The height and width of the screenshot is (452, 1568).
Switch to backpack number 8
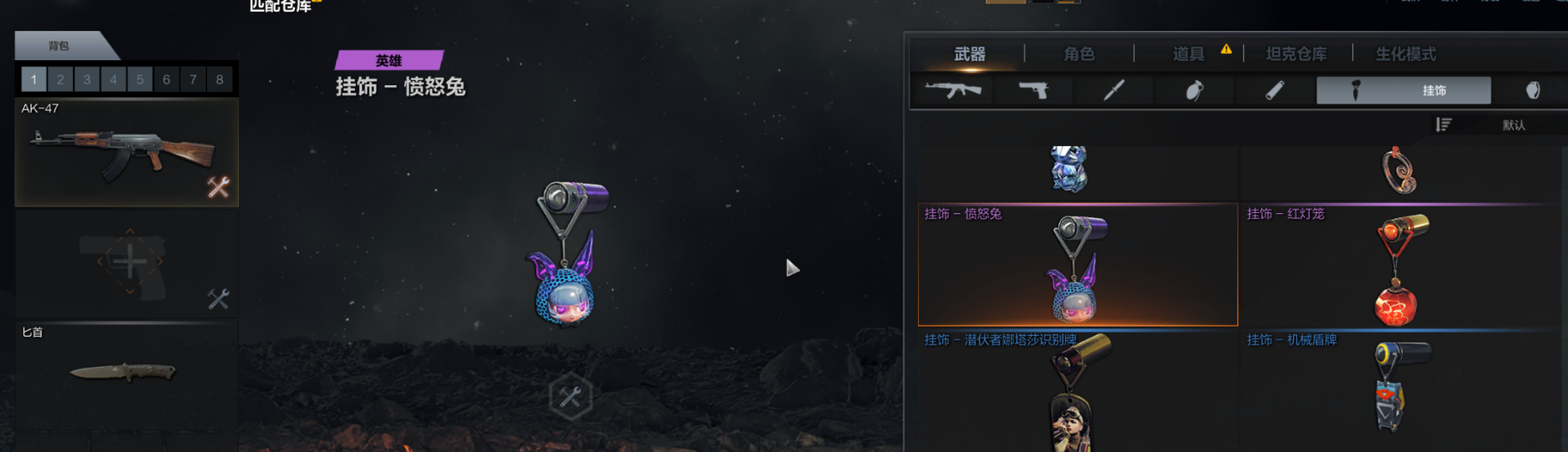click(x=220, y=79)
